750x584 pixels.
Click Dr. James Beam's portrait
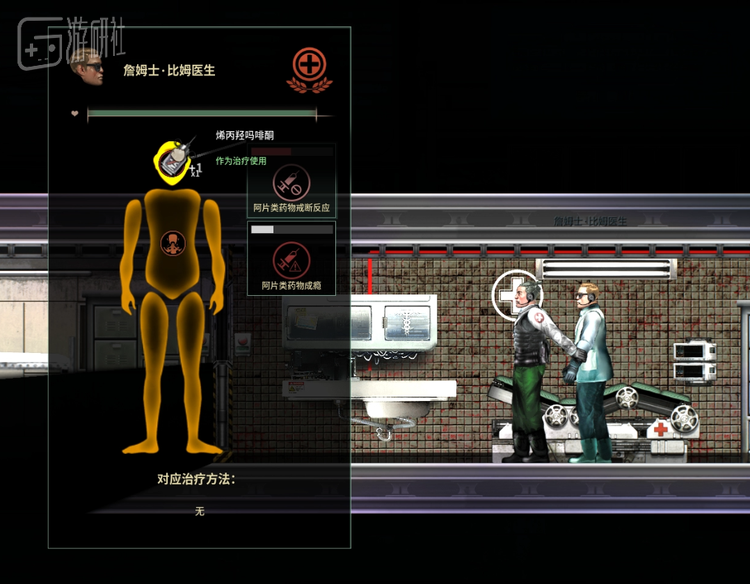(x=88, y=66)
